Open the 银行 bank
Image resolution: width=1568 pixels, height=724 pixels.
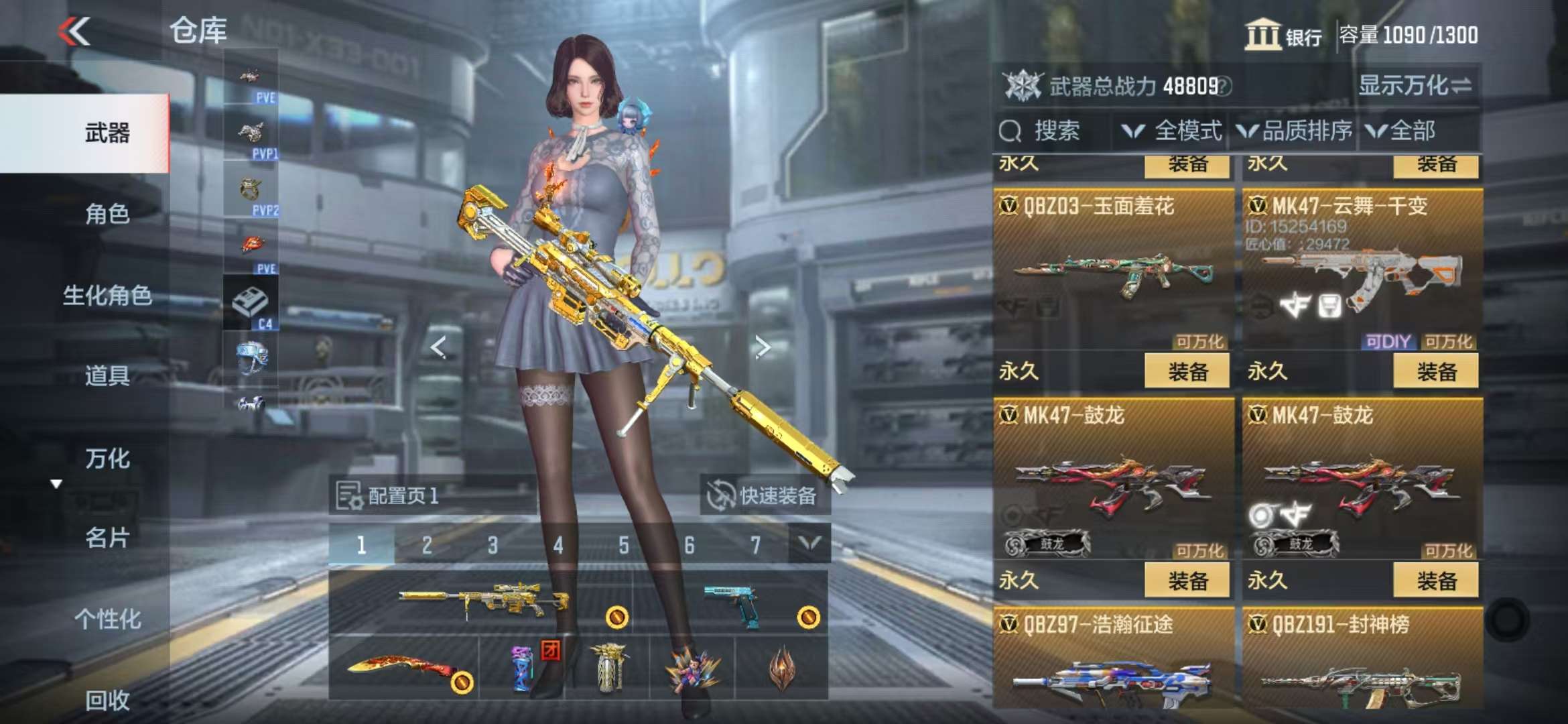1283,35
